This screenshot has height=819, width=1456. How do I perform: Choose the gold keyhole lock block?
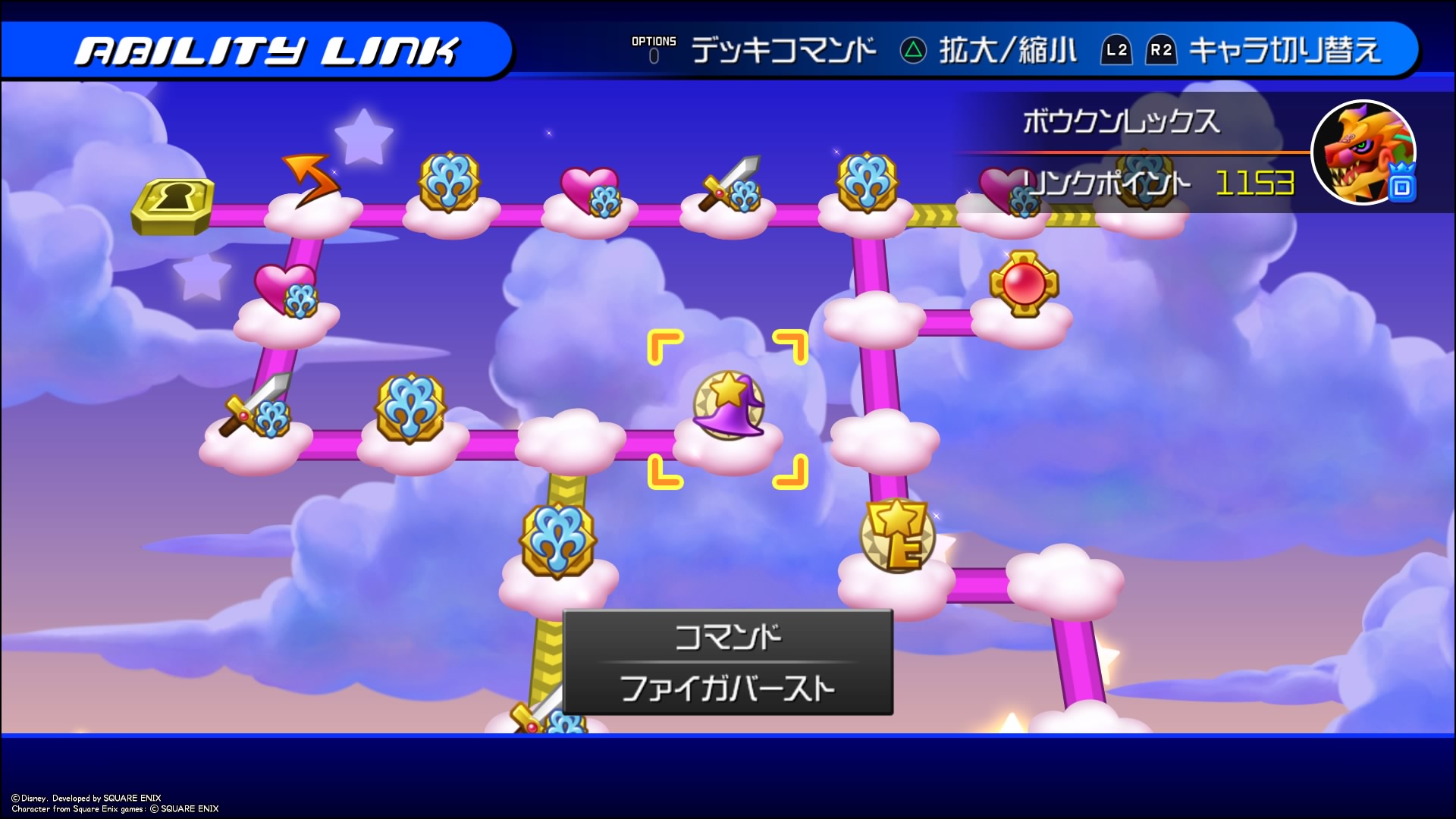pos(172,205)
